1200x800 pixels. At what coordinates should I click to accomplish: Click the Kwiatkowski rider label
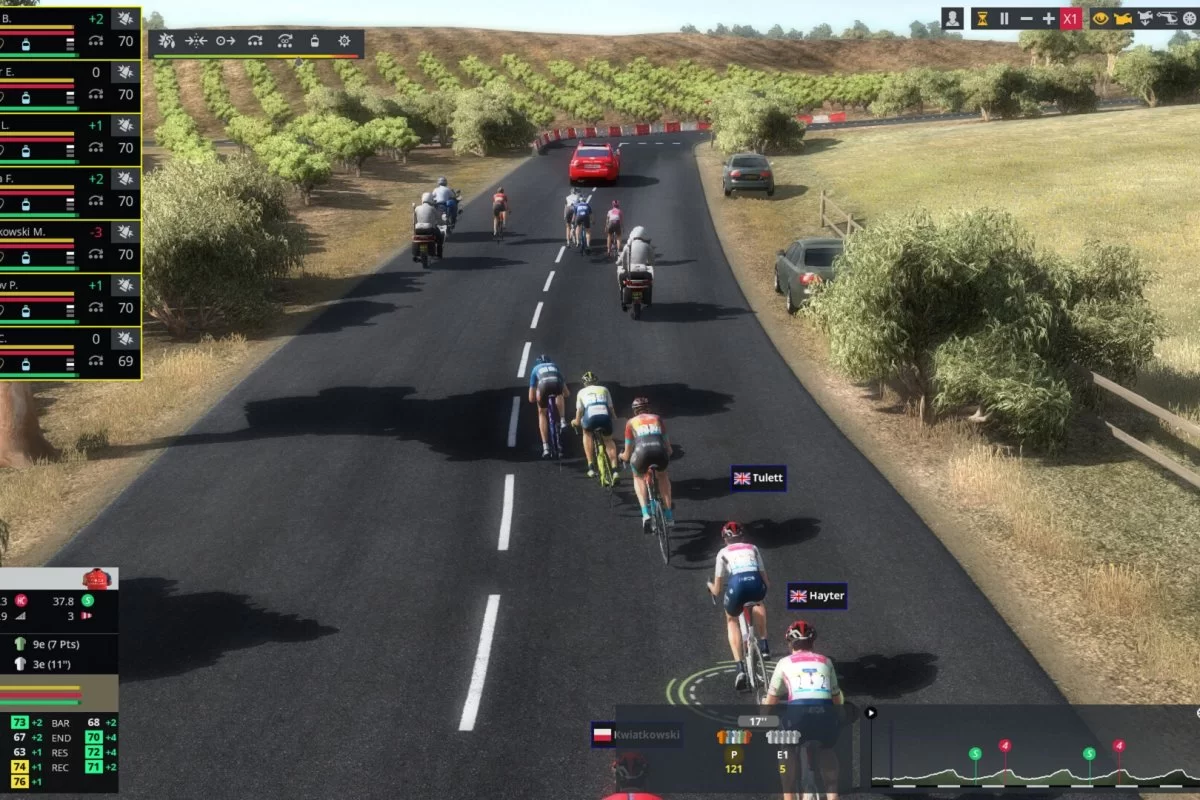[x=636, y=735]
